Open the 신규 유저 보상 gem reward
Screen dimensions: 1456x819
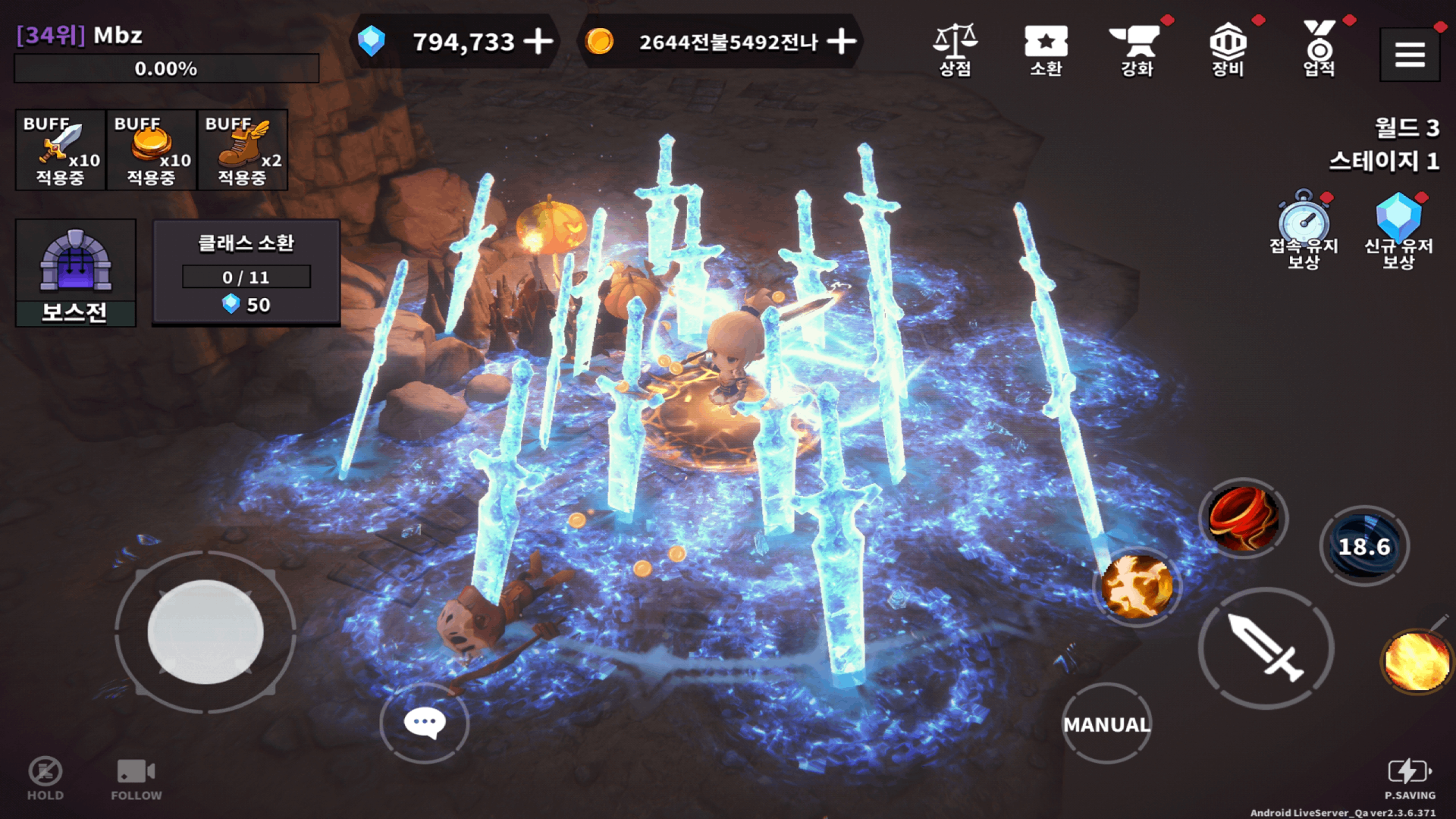click(1399, 227)
